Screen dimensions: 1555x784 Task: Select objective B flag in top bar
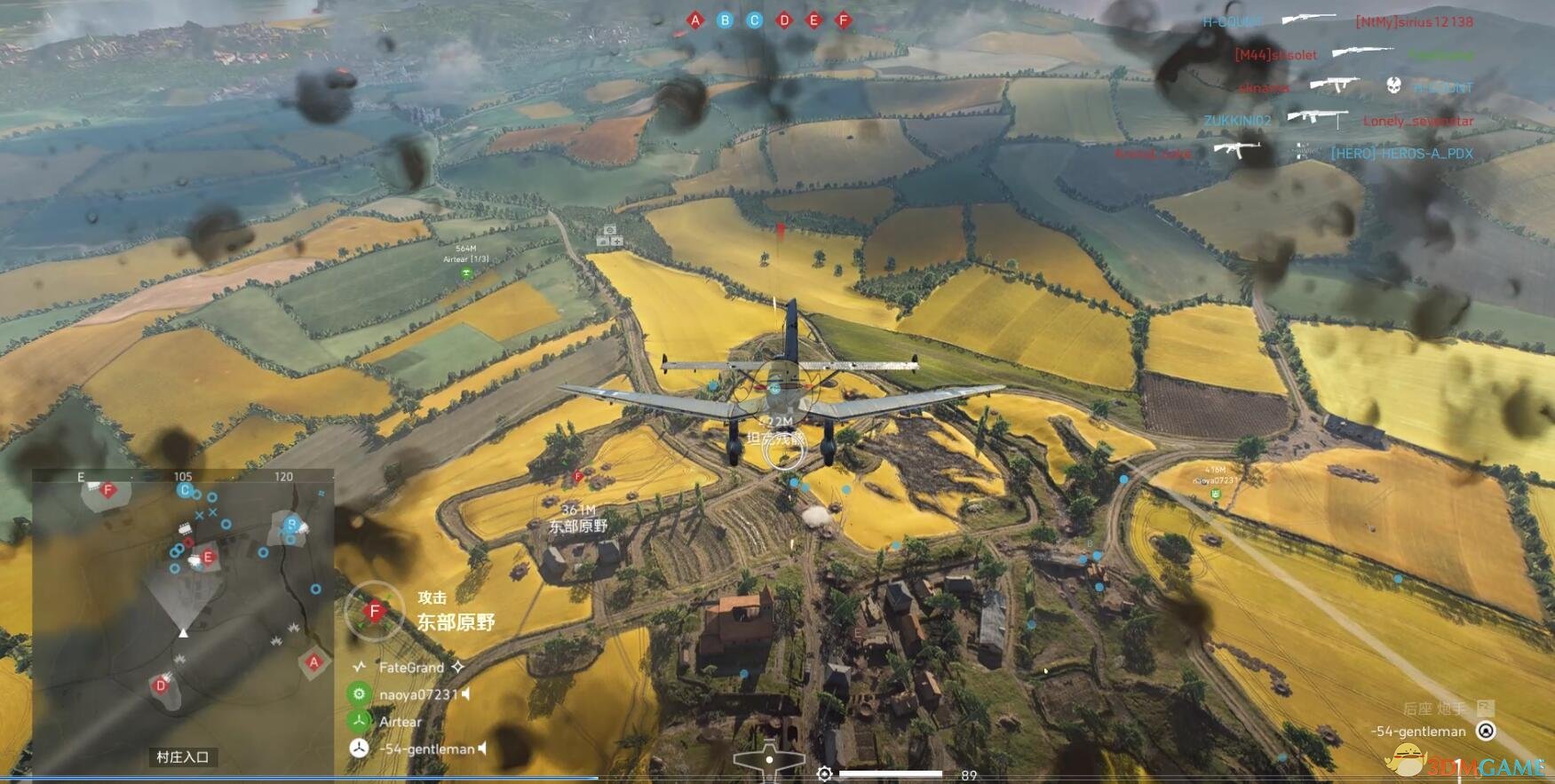(x=725, y=20)
